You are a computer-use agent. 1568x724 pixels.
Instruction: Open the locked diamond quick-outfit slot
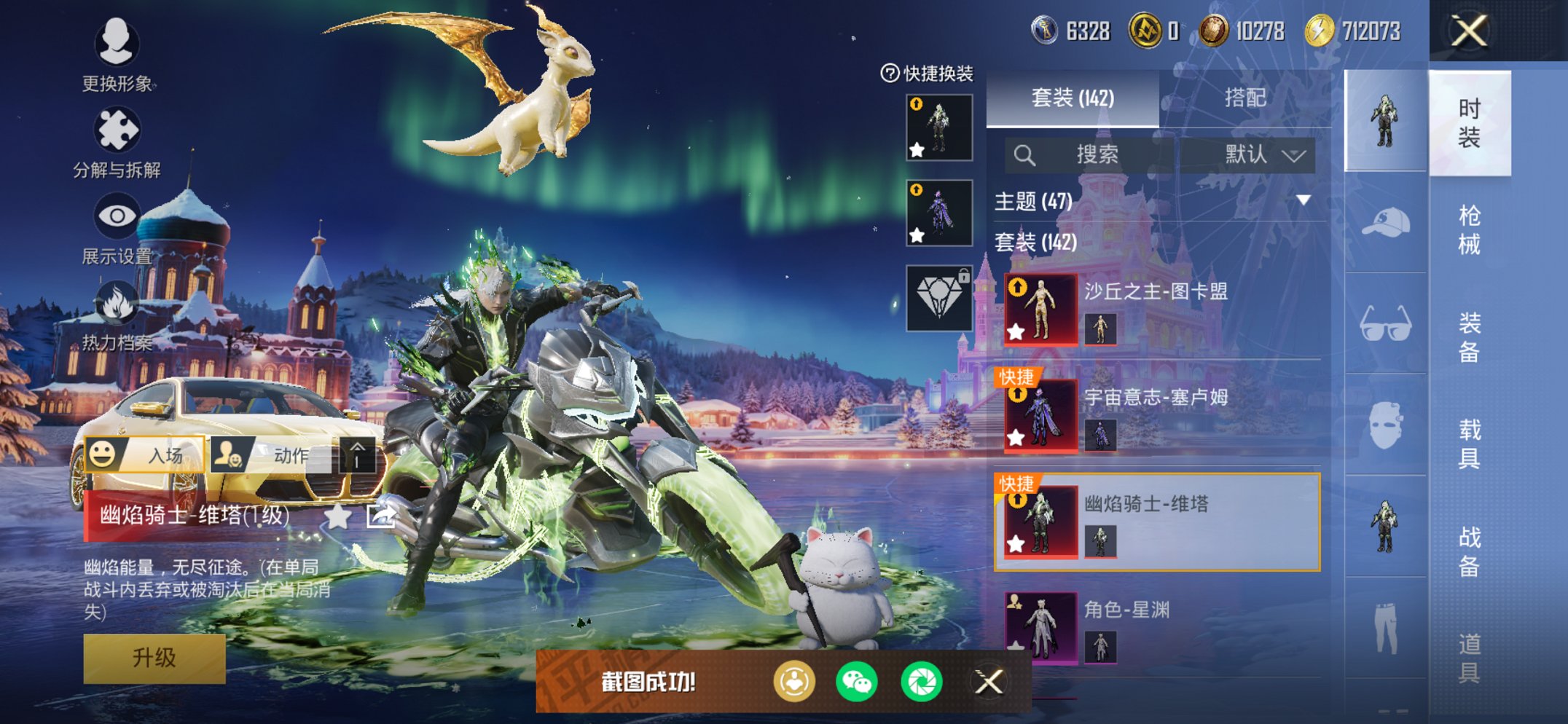pyautogui.click(x=939, y=299)
